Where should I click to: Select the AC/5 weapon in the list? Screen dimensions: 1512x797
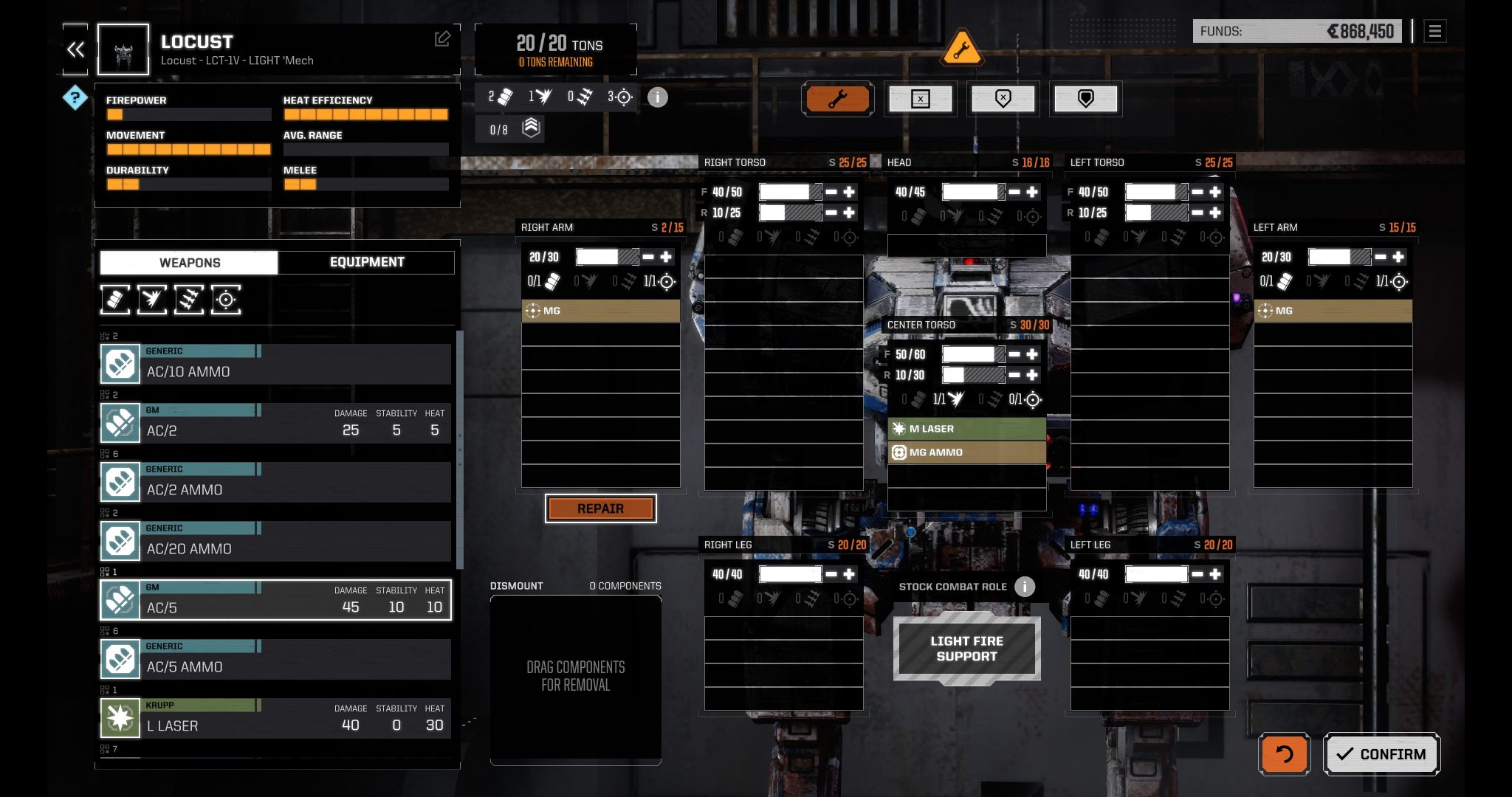coord(277,599)
